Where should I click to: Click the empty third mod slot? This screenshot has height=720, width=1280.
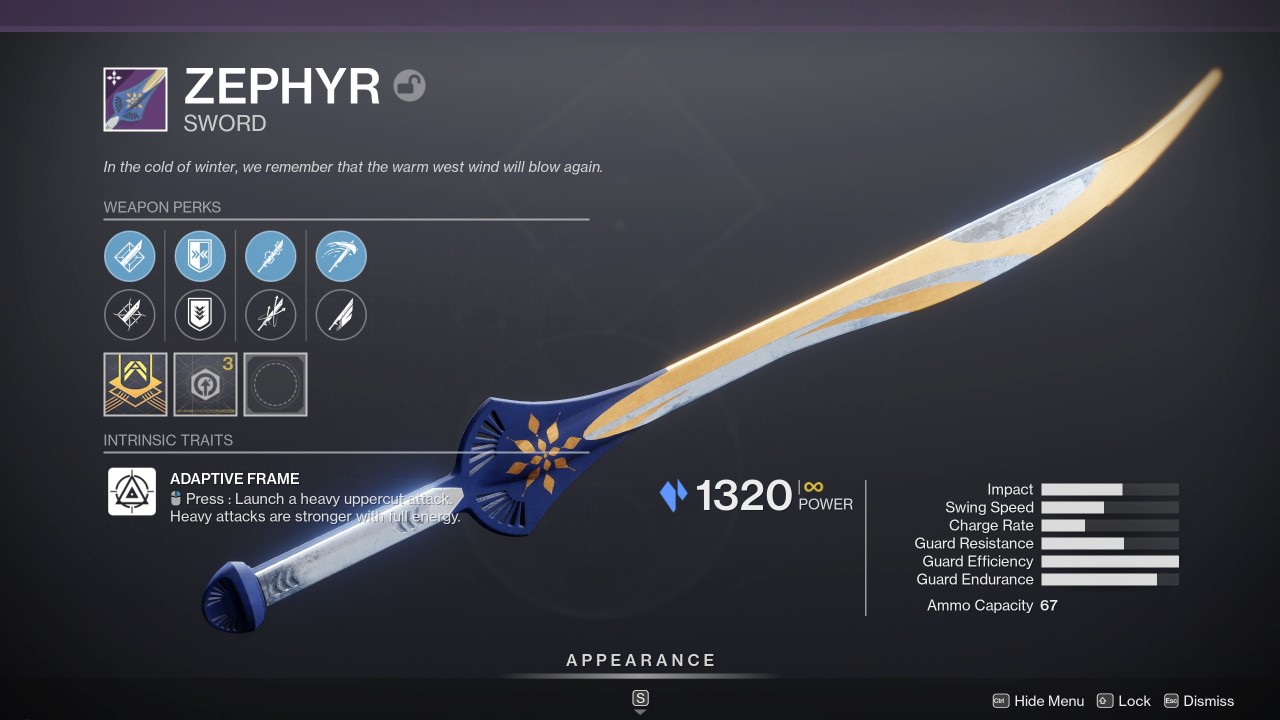pyautogui.click(x=275, y=384)
